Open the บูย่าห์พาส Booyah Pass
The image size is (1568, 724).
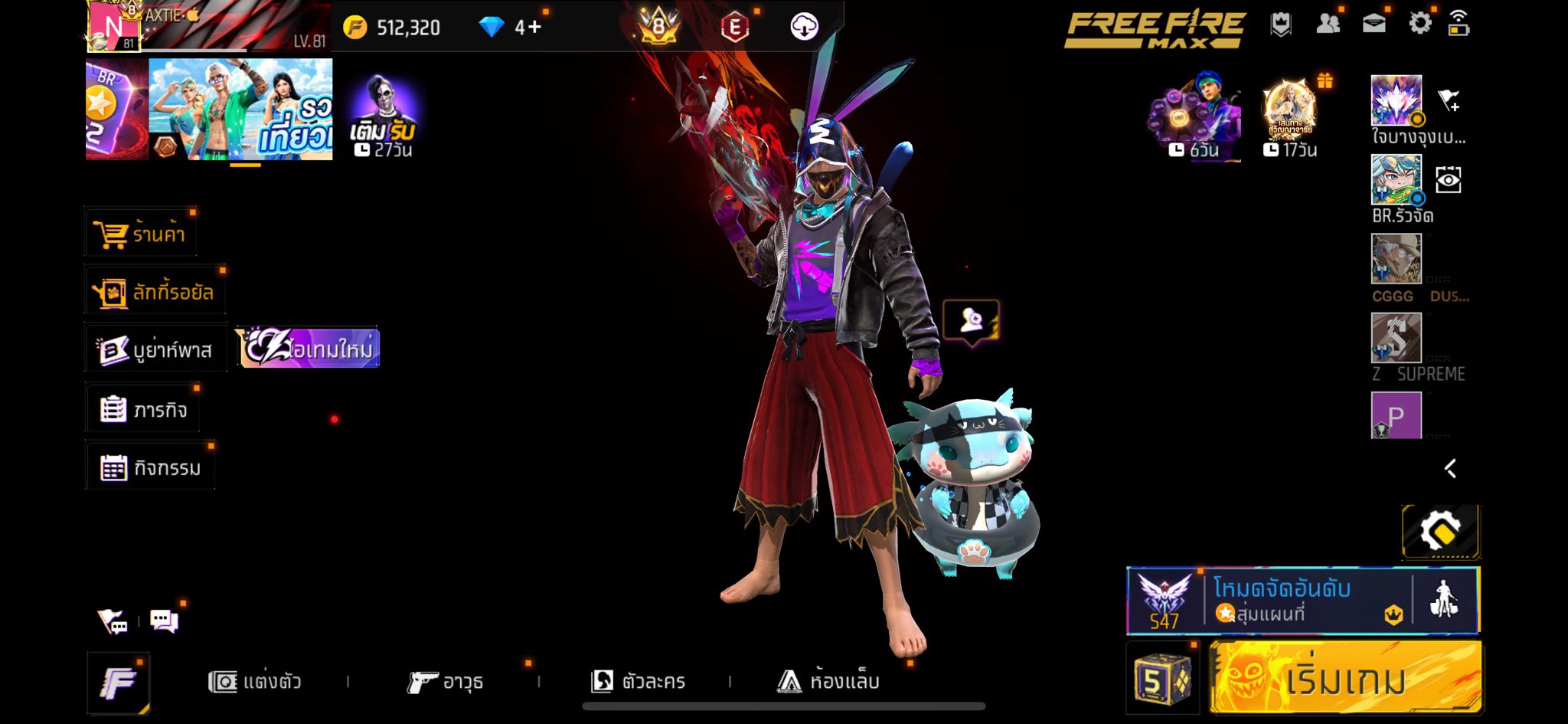156,350
